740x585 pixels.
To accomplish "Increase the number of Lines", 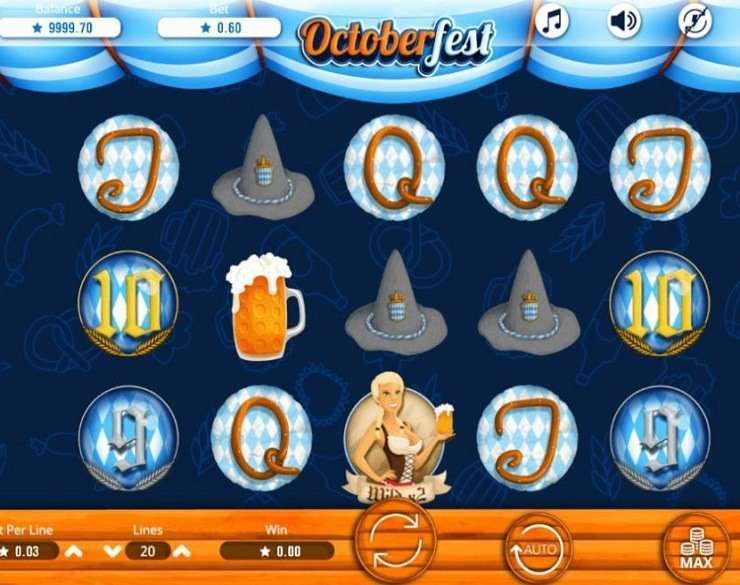I will [182, 551].
